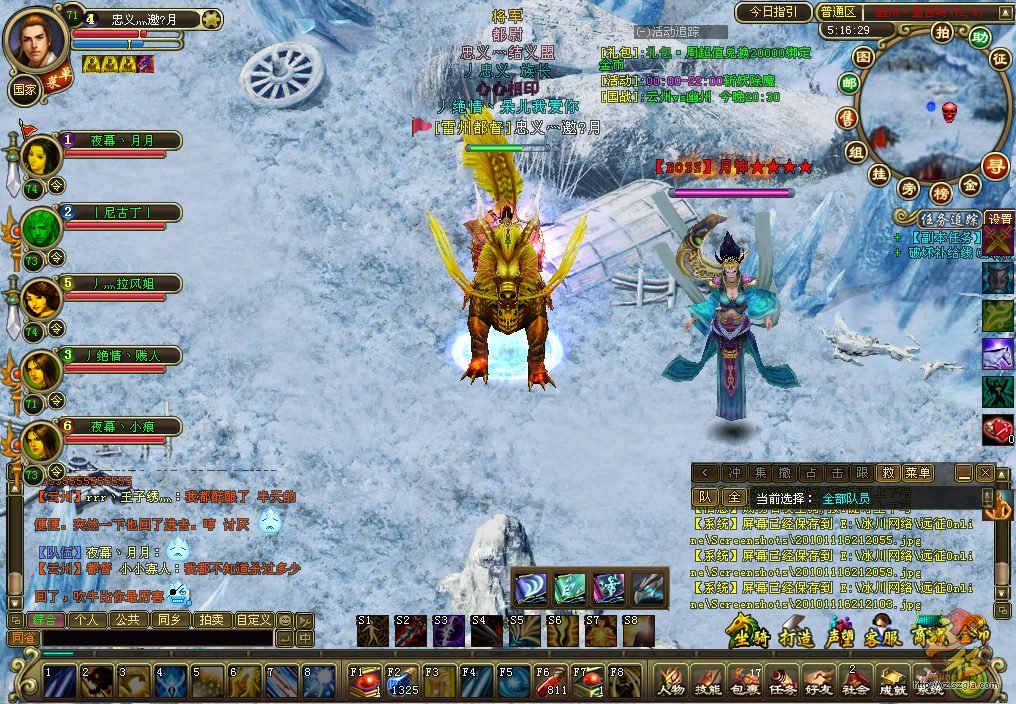Open the 包裹 inventory bag

coord(744,682)
